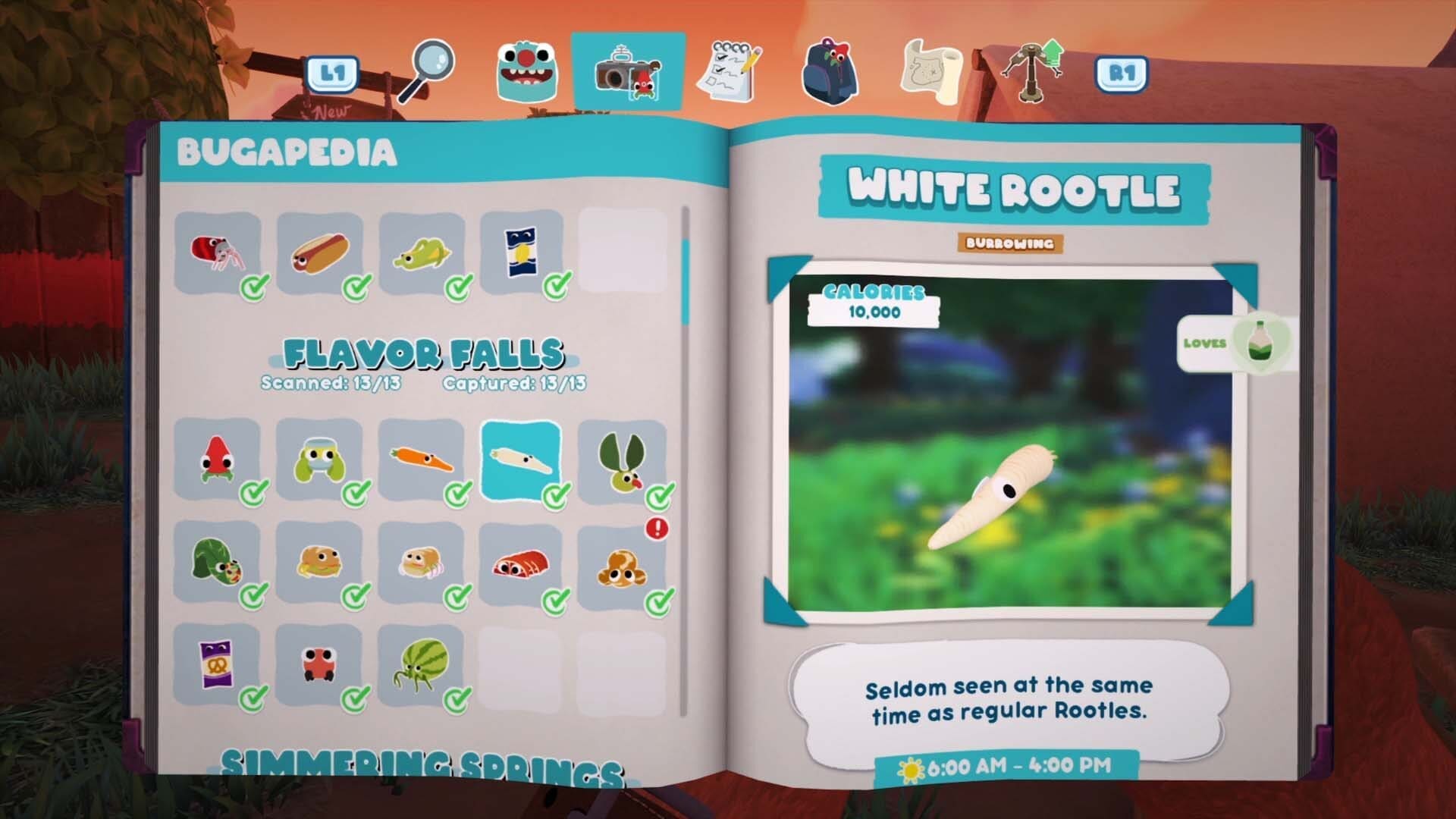The height and width of the screenshot is (819, 1456).
Task: Select the blue chip bag bug entry
Action: [521, 253]
